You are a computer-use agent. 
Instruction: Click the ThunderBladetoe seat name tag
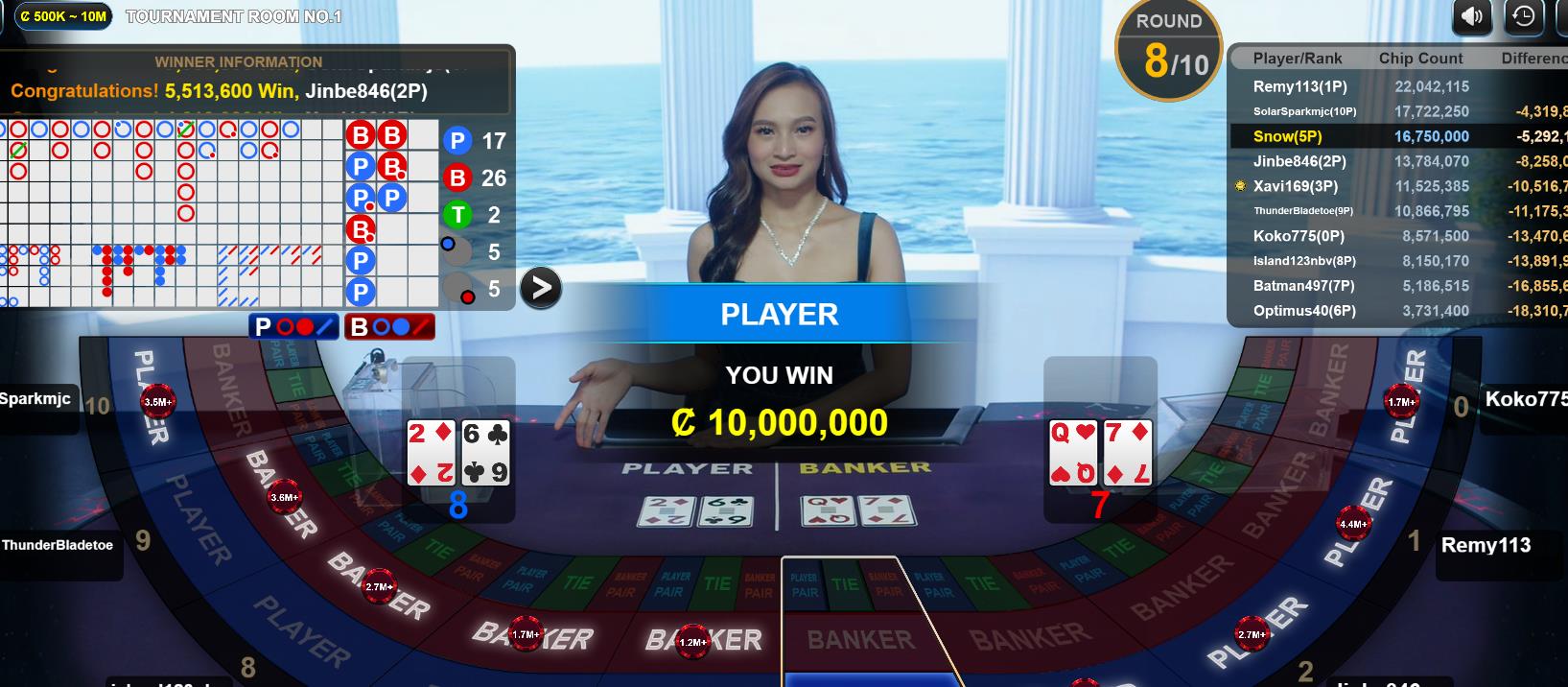[x=58, y=545]
